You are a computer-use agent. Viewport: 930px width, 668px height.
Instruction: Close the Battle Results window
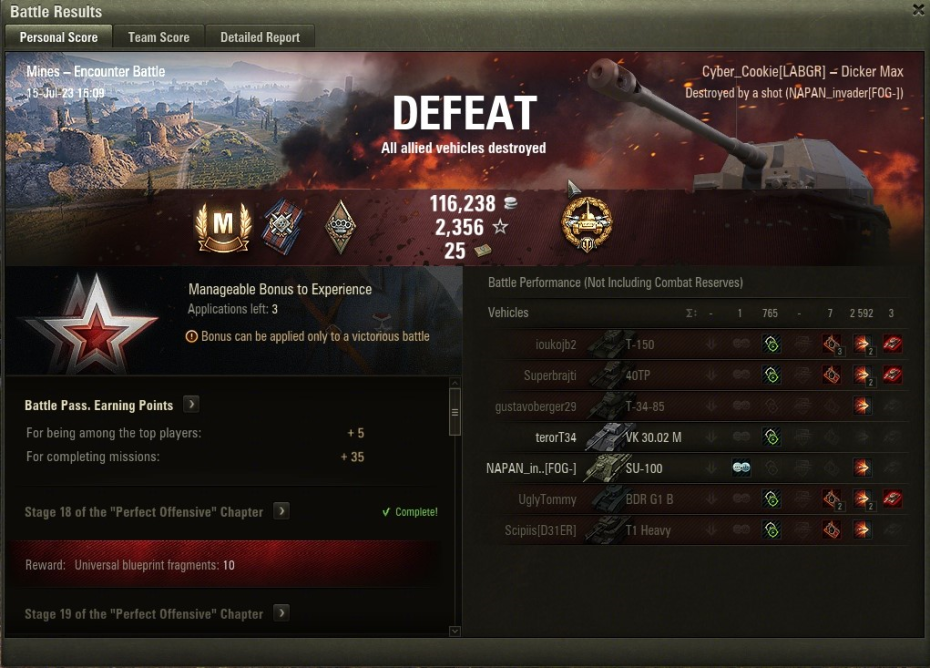point(918,10)
